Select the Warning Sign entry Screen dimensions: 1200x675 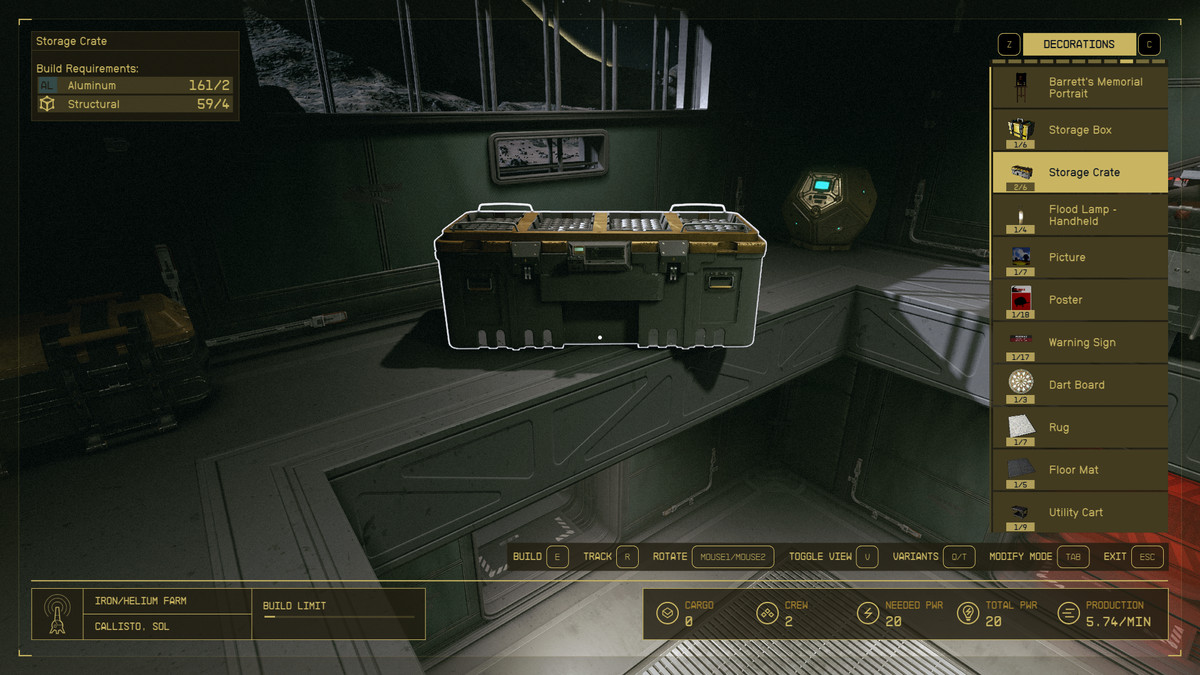pos(1080,342)
